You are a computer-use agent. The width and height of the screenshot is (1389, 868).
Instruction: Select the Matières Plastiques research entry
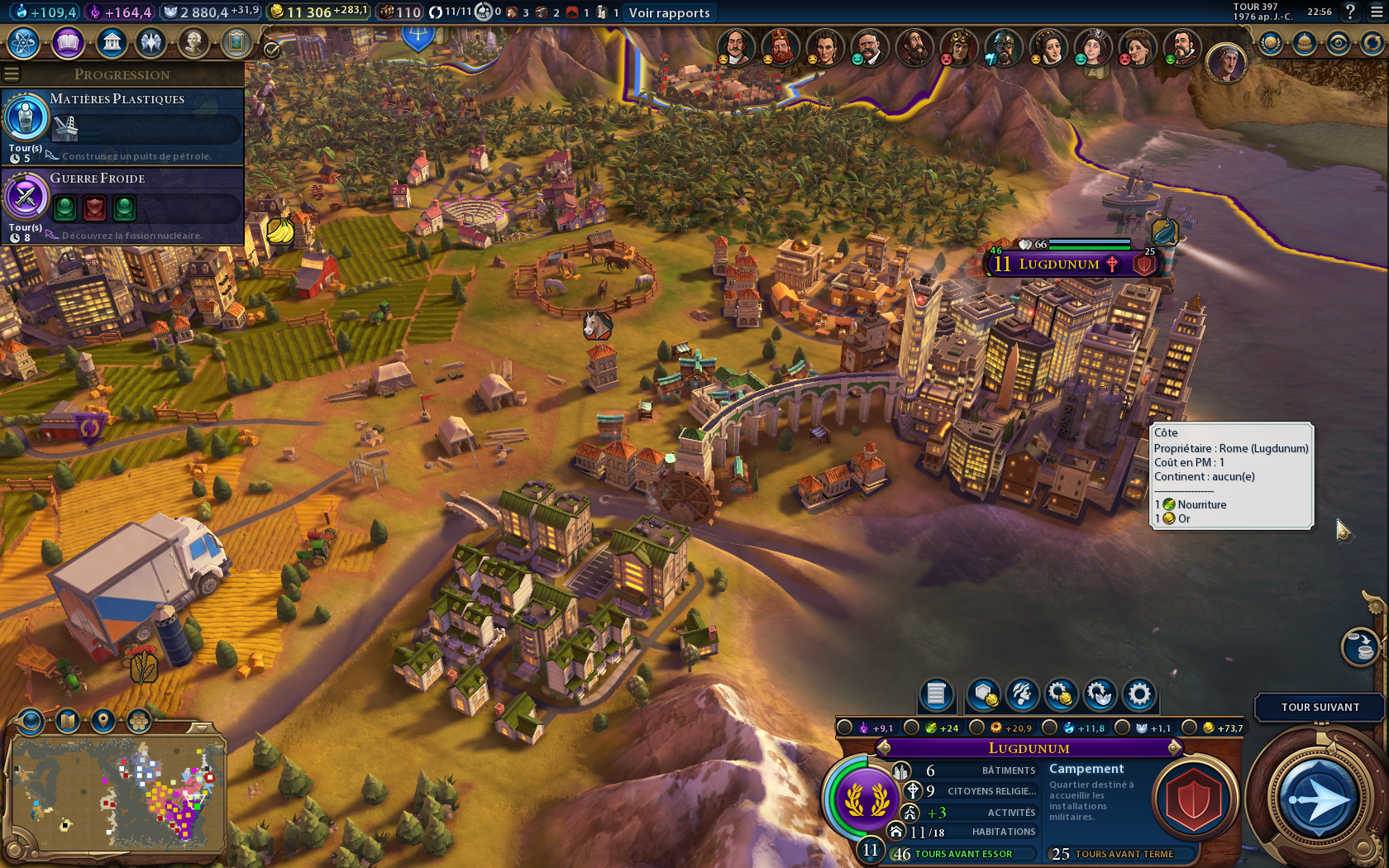click(124, 126)
